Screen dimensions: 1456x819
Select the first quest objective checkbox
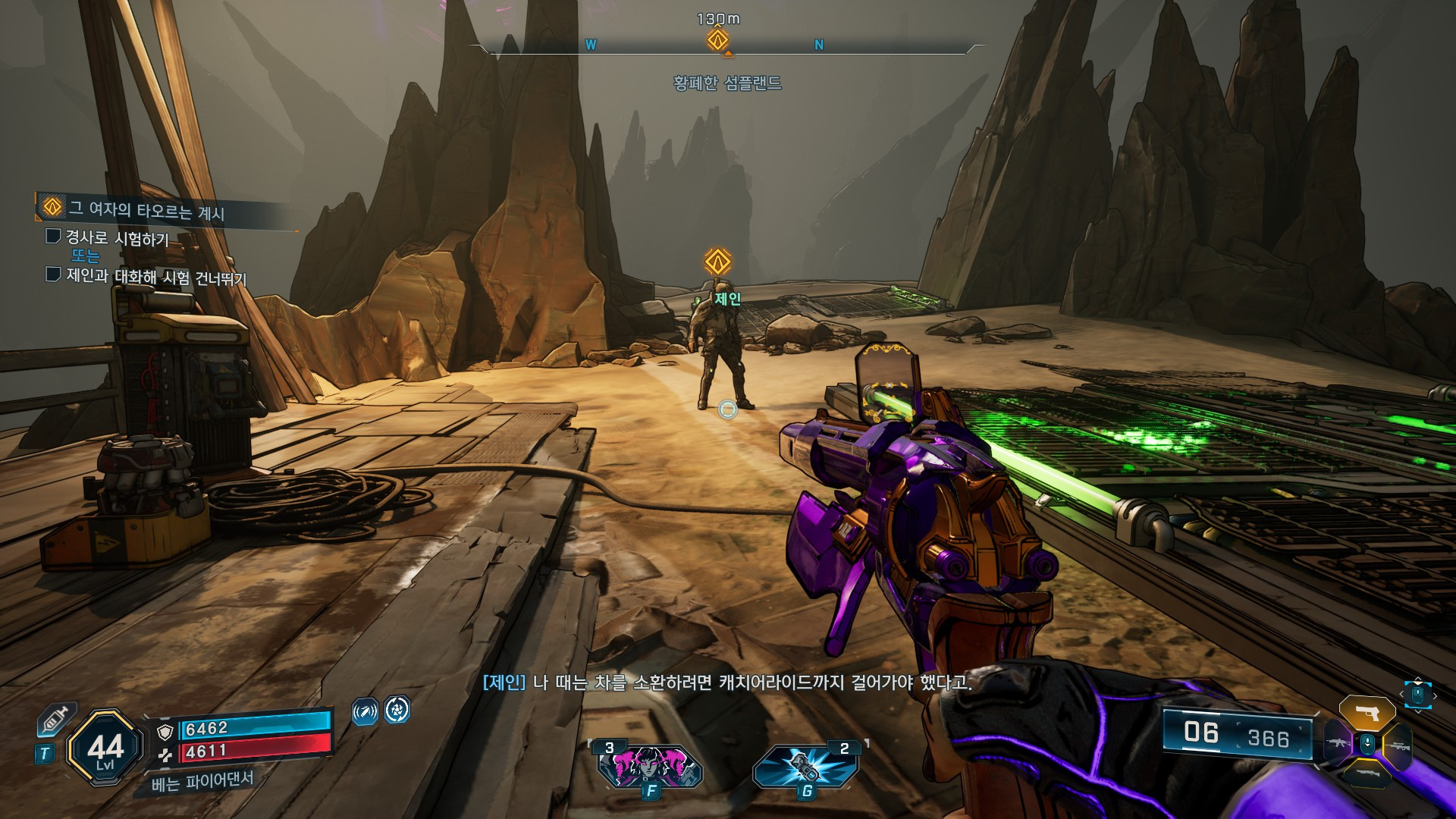[x=53, y=237]
